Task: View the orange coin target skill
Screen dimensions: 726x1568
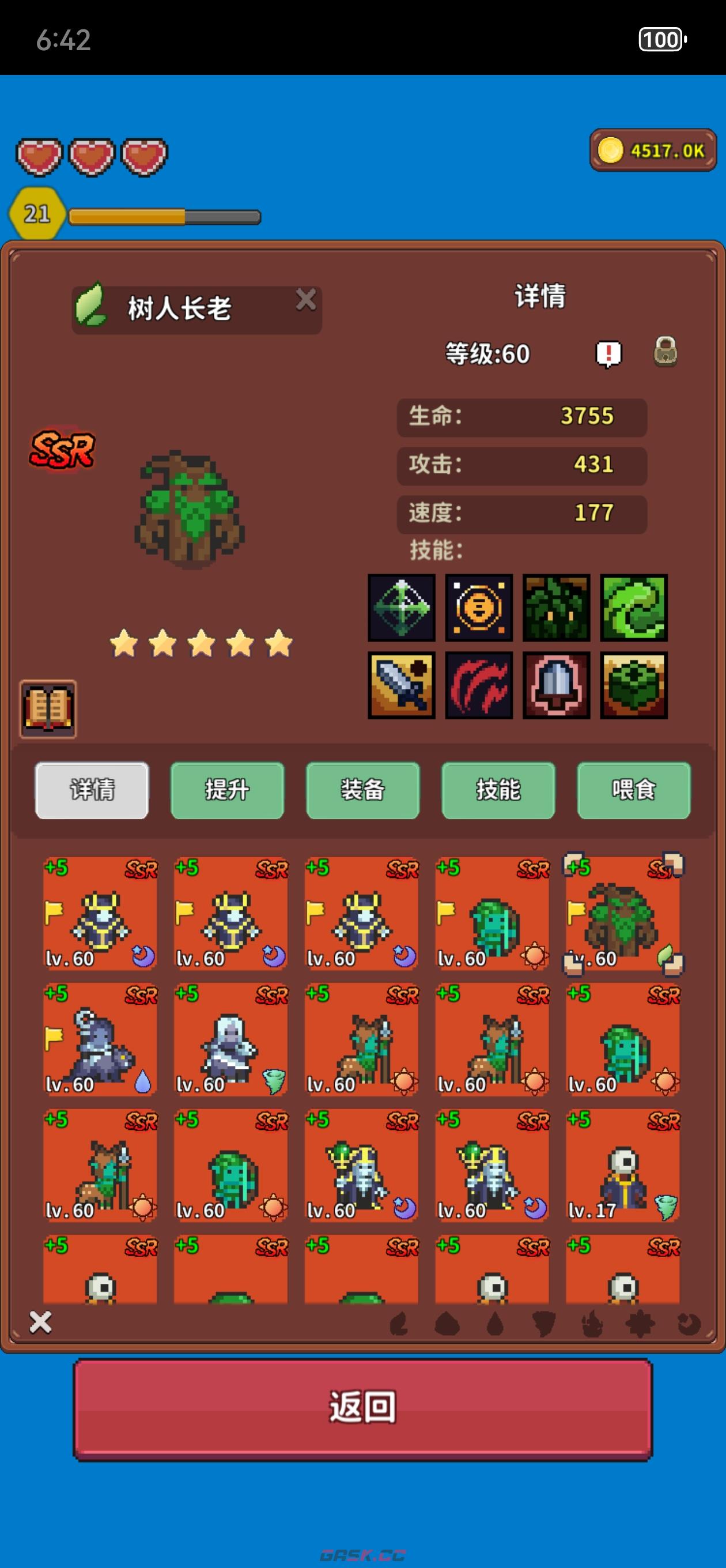Action: pyautogui.click(x=479, y=608)
